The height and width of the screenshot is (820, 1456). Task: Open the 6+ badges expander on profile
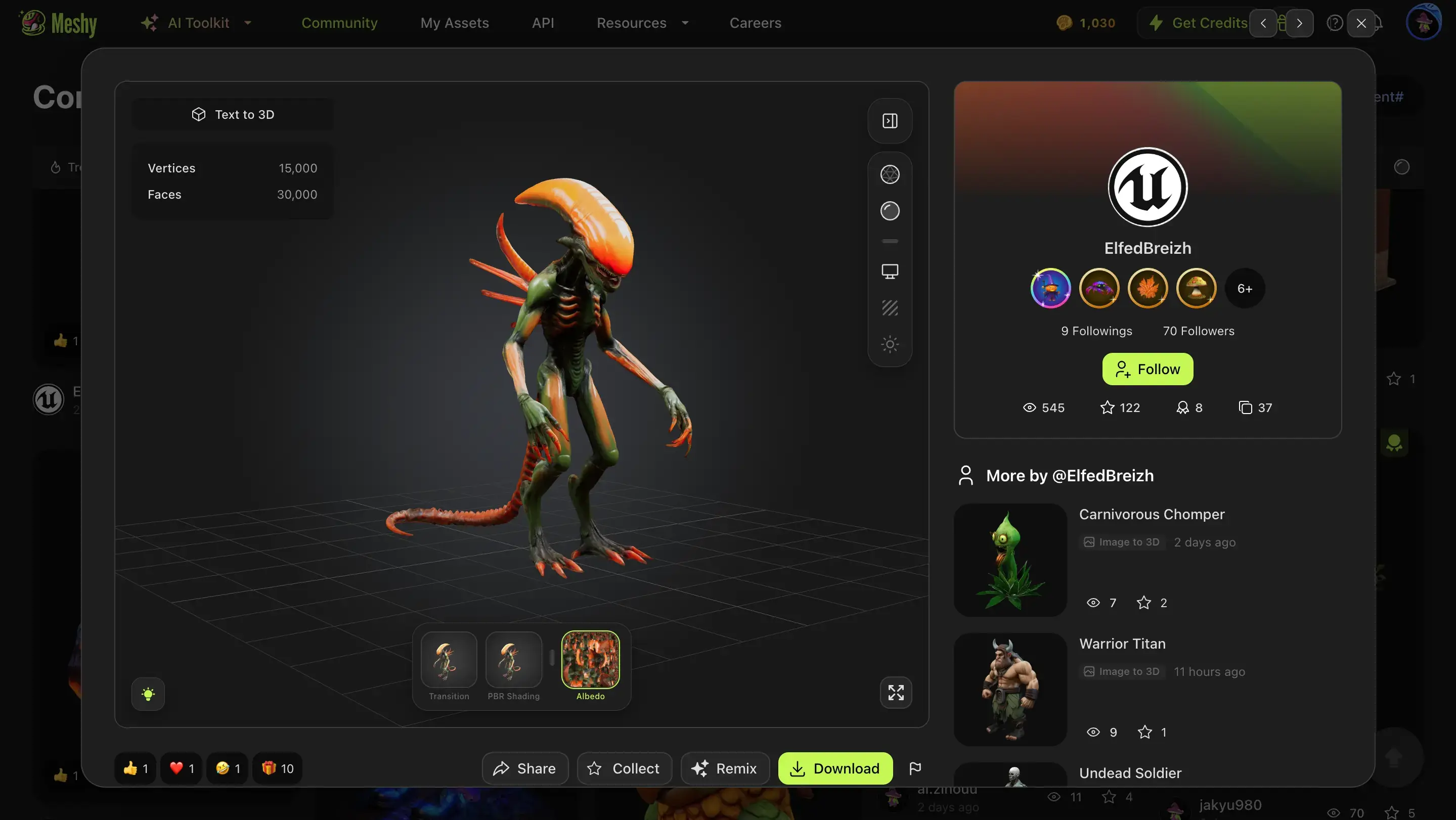pyautogui.click(x=1245, y=288)
